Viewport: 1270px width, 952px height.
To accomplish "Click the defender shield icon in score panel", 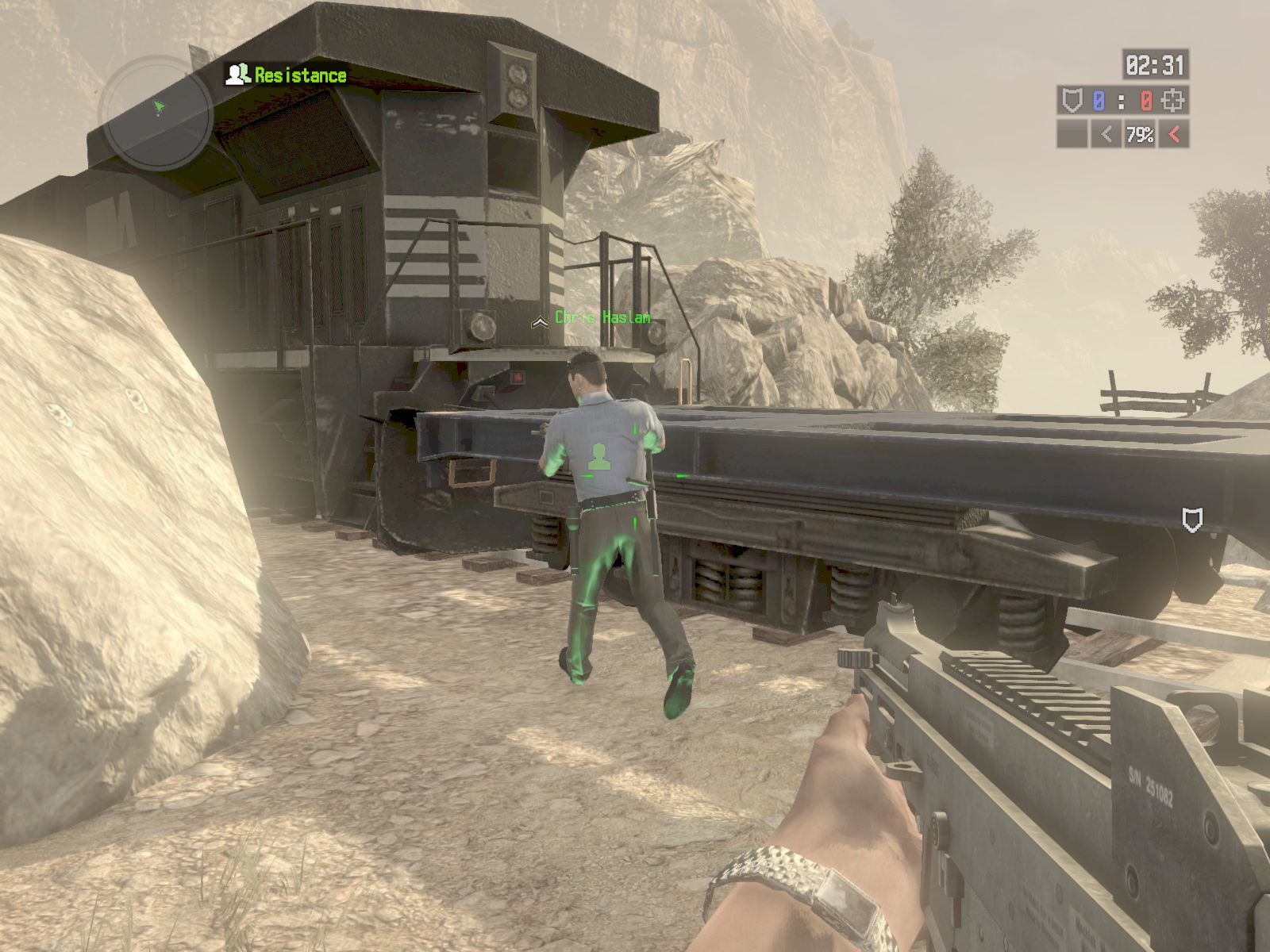I will (1072, 101).
